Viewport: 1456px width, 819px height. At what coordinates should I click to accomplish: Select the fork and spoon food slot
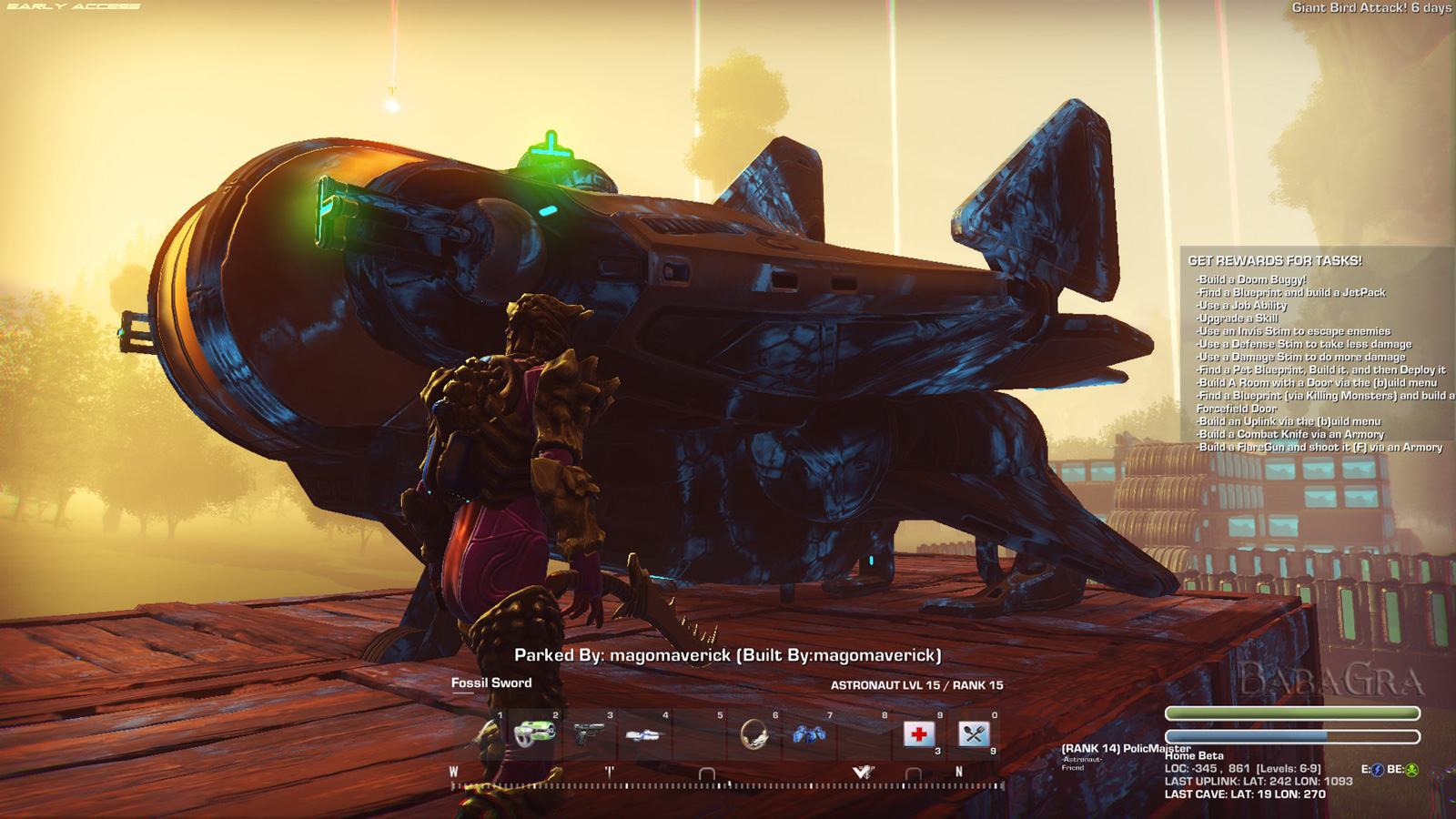pyautogui.click(x=974, y=733)
